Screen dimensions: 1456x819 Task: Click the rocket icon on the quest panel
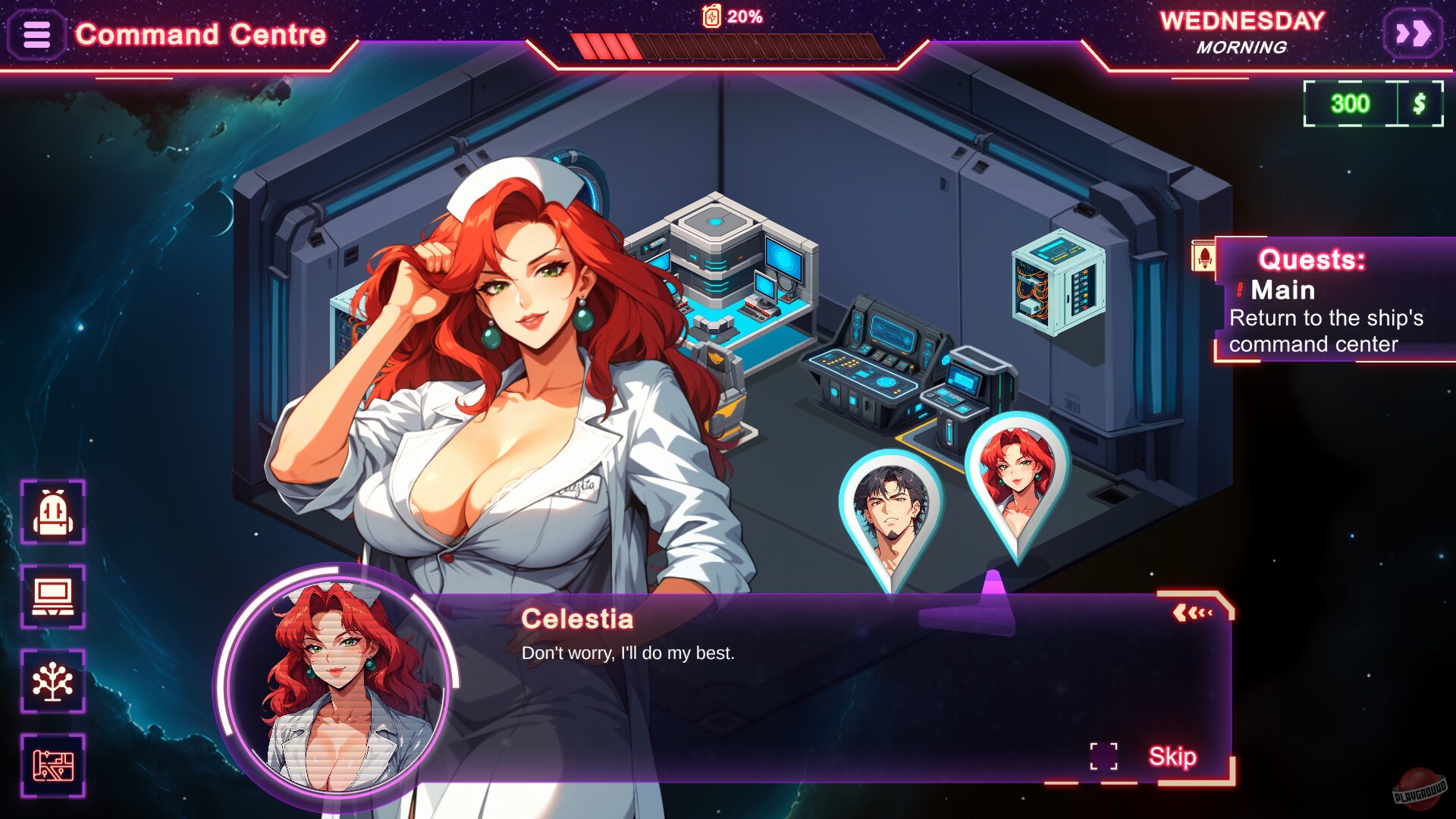[1204, 254]
